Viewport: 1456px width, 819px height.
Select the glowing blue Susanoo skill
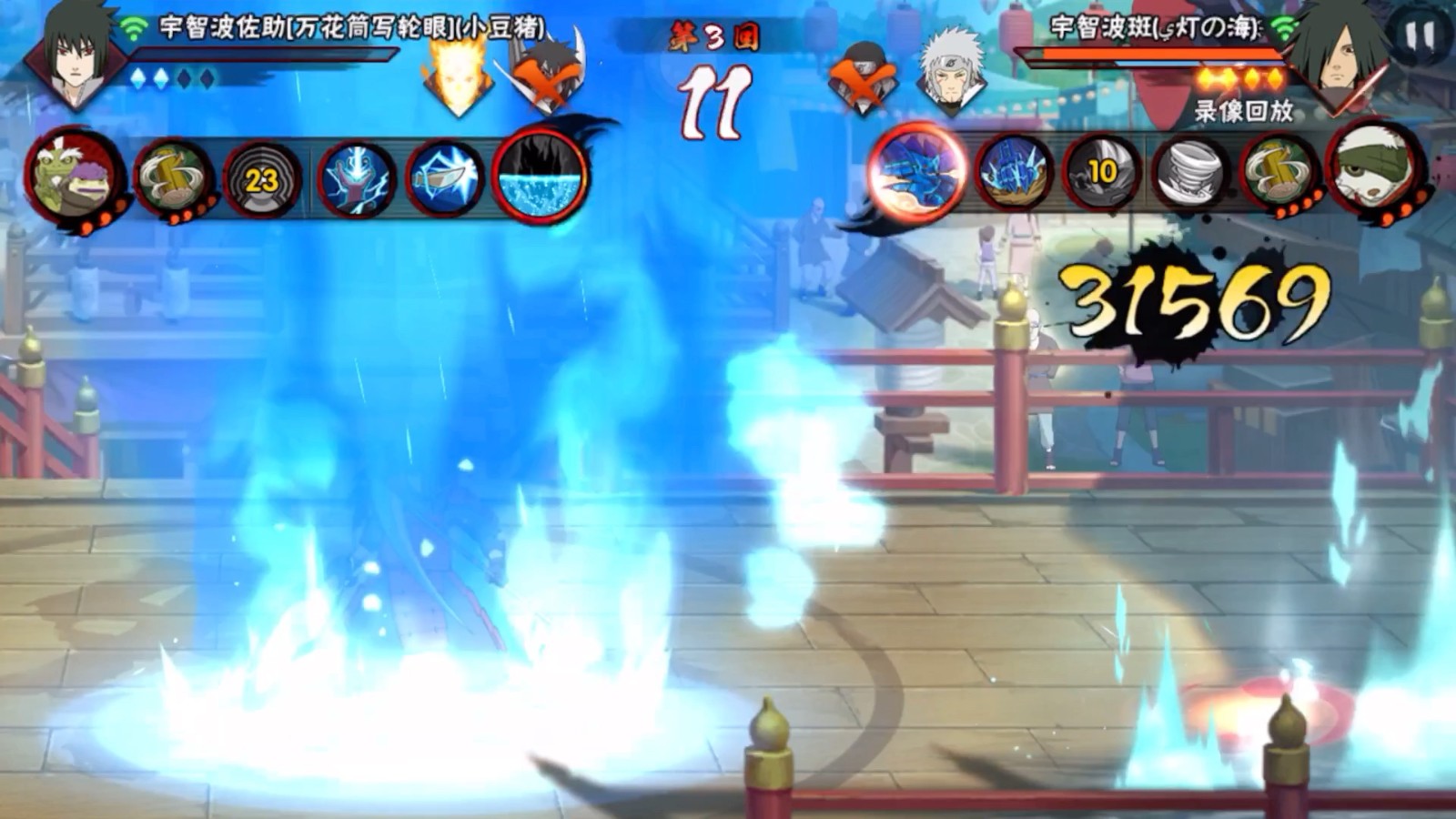pyautogui.click(x=917, y=171)
